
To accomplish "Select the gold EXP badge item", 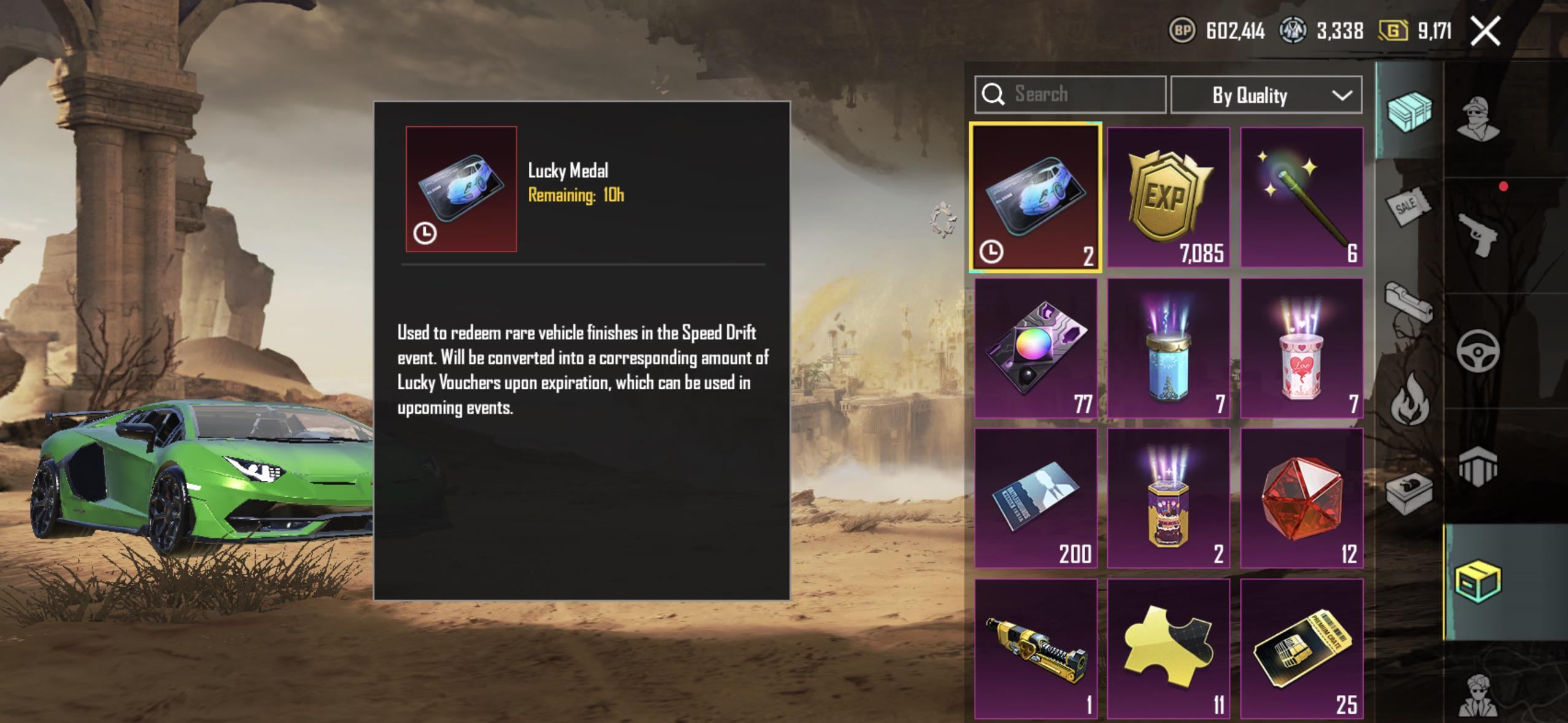I will [1168, 197].
